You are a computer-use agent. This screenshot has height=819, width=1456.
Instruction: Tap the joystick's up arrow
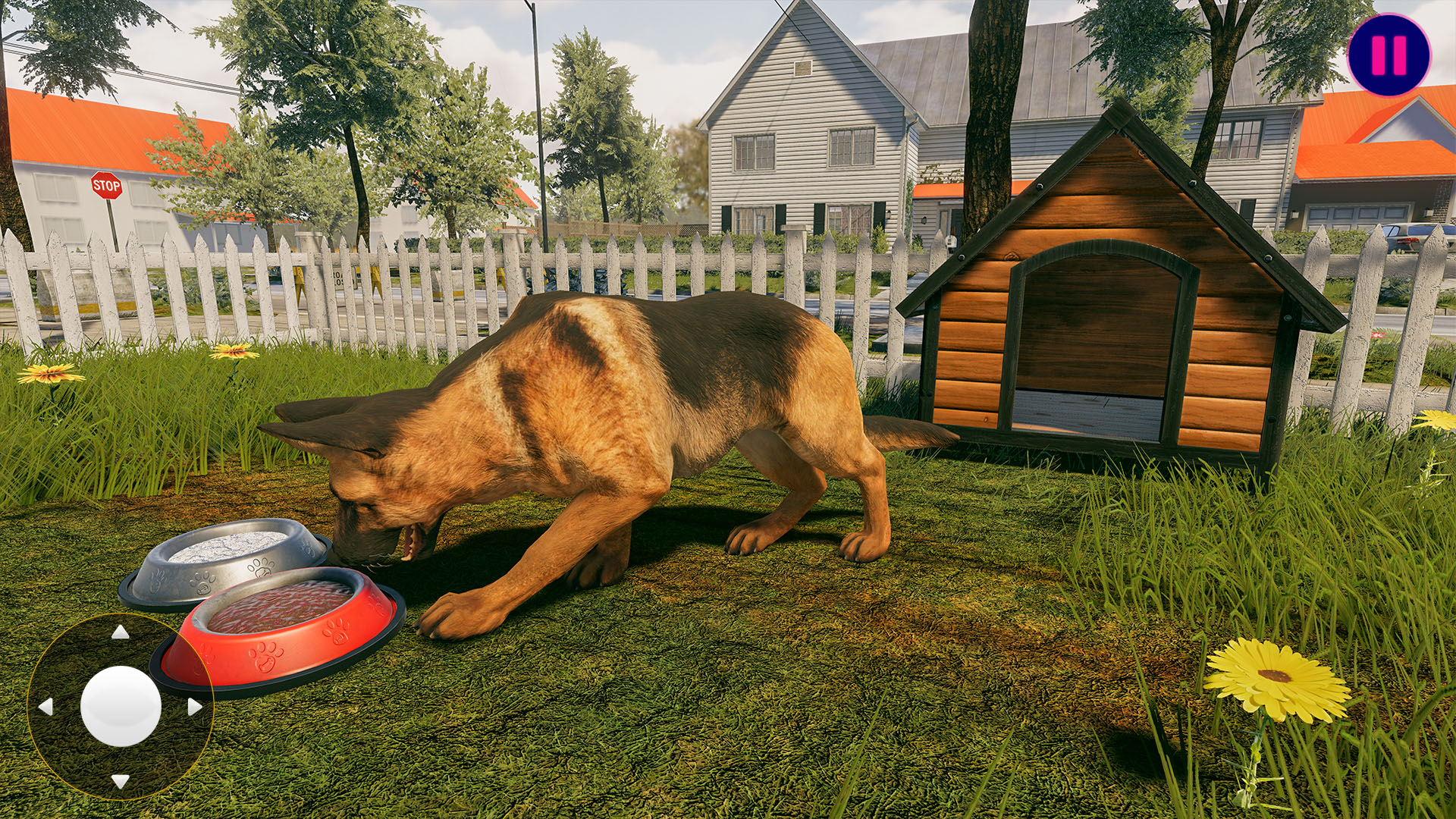pyautogui.click(x=120, y=632)
